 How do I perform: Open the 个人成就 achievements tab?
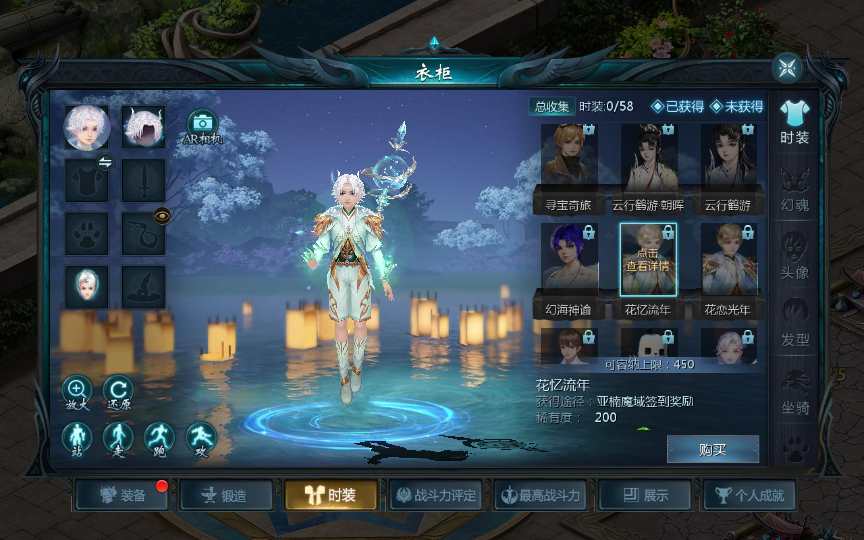point(749,495)
